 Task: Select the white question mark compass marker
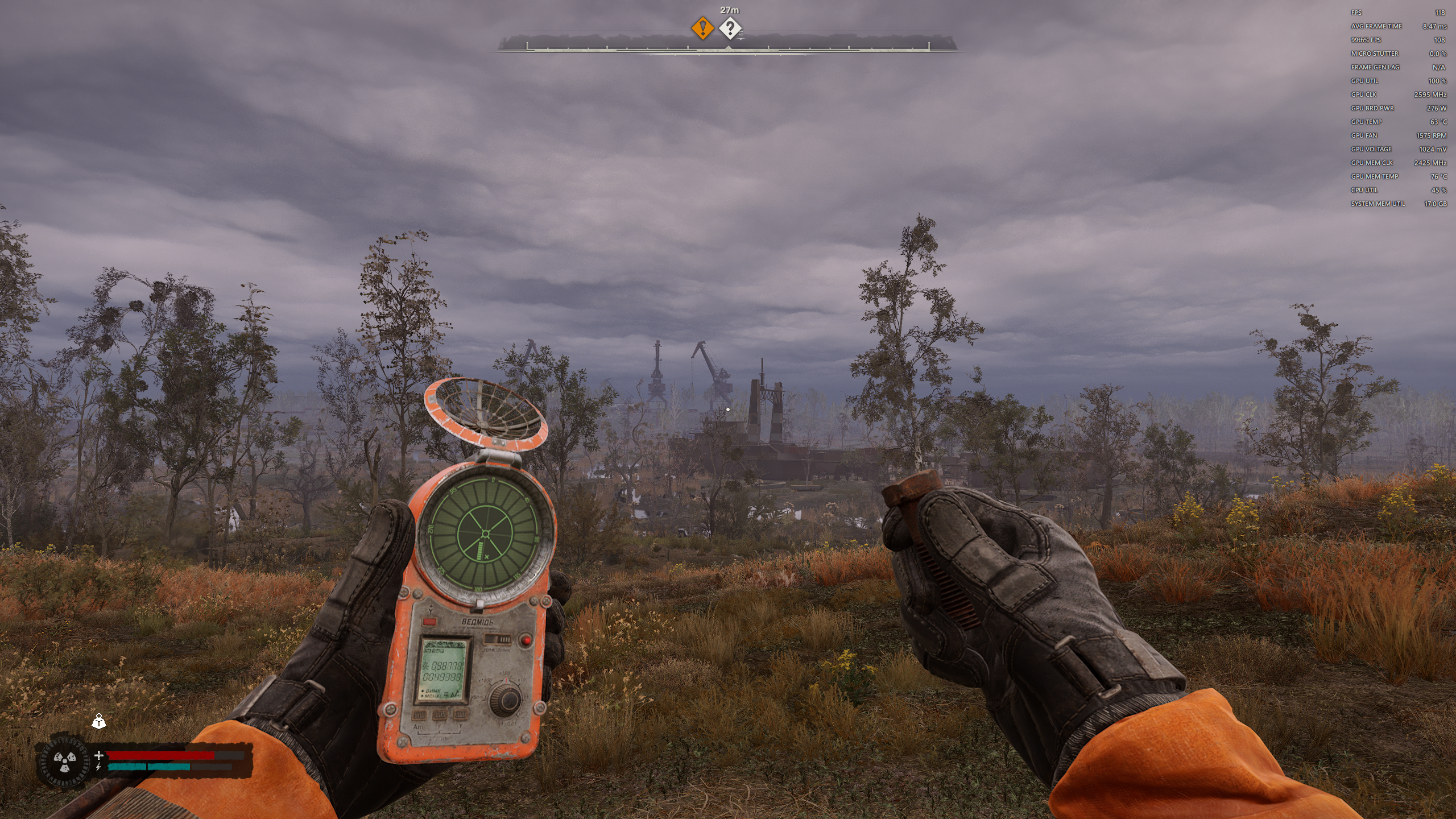(730, 27)
